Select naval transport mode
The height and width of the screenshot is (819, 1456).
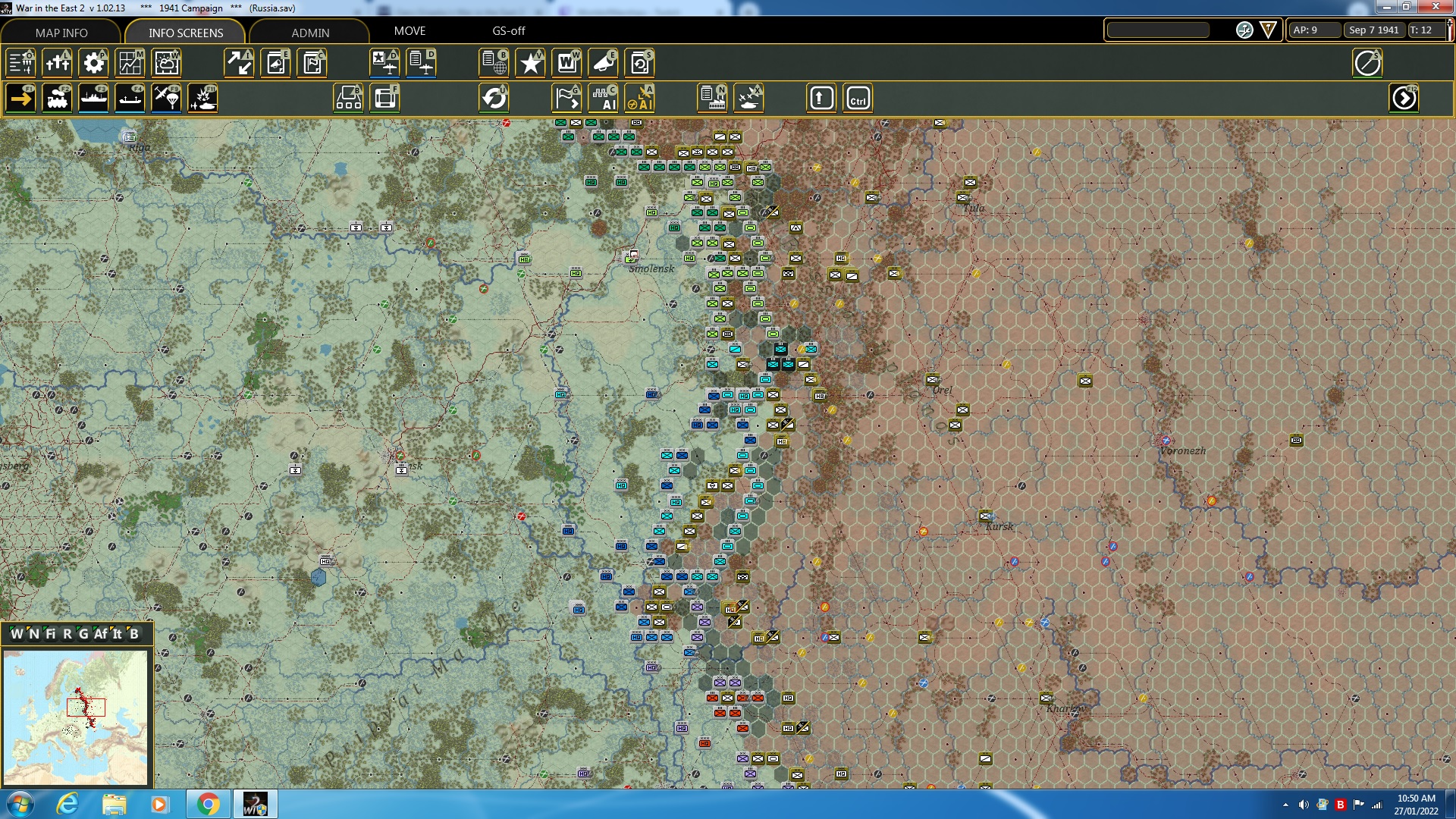coord(93,98)
